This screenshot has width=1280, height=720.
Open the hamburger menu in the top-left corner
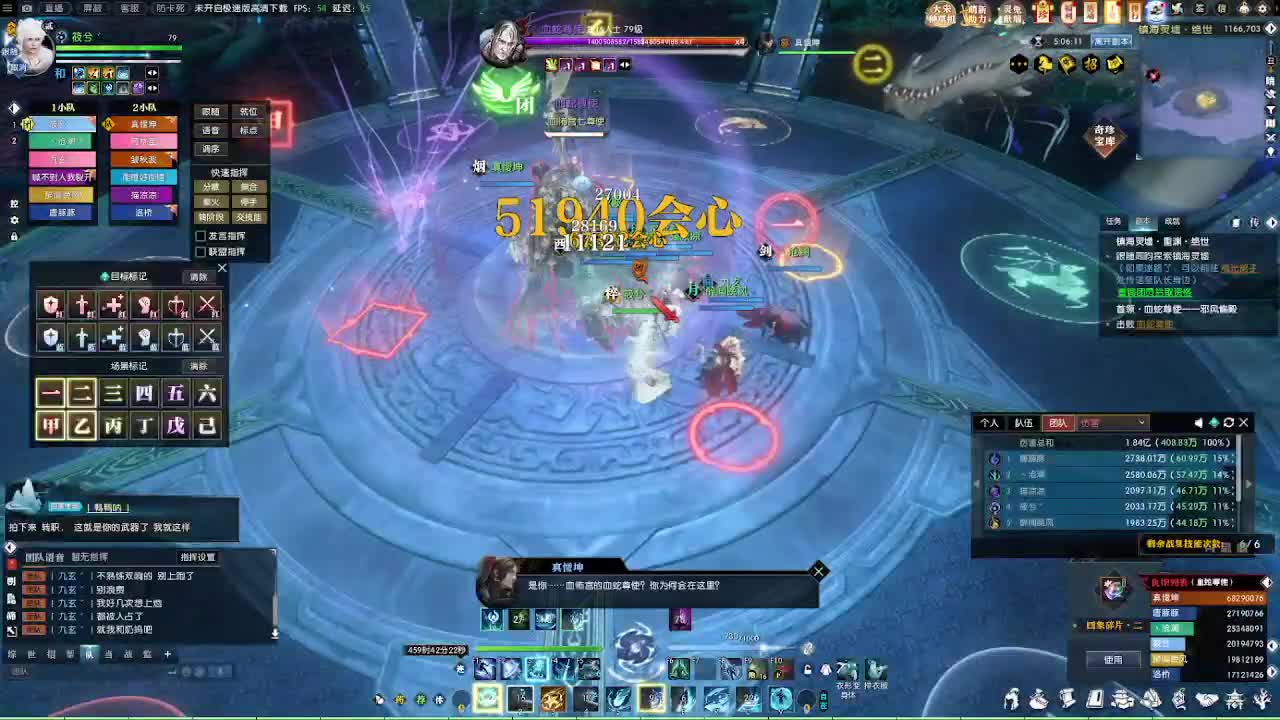(x=8, y=9)
